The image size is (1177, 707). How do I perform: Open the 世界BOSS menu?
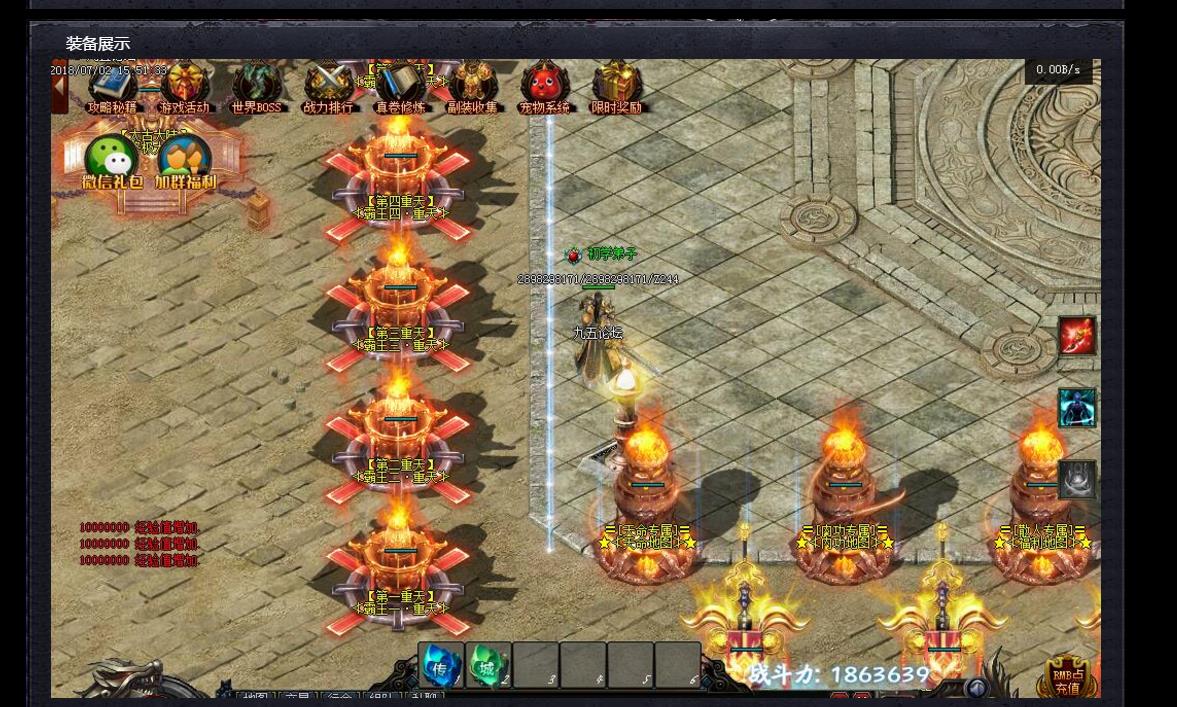point(256,87)
